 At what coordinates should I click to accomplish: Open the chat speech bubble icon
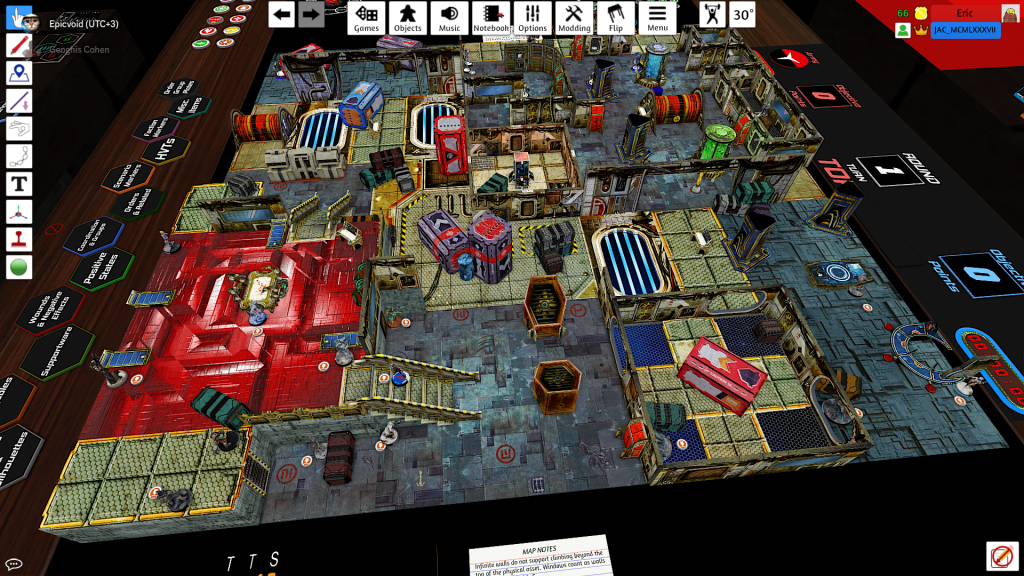pyautogui.click(x=14, y=565)
